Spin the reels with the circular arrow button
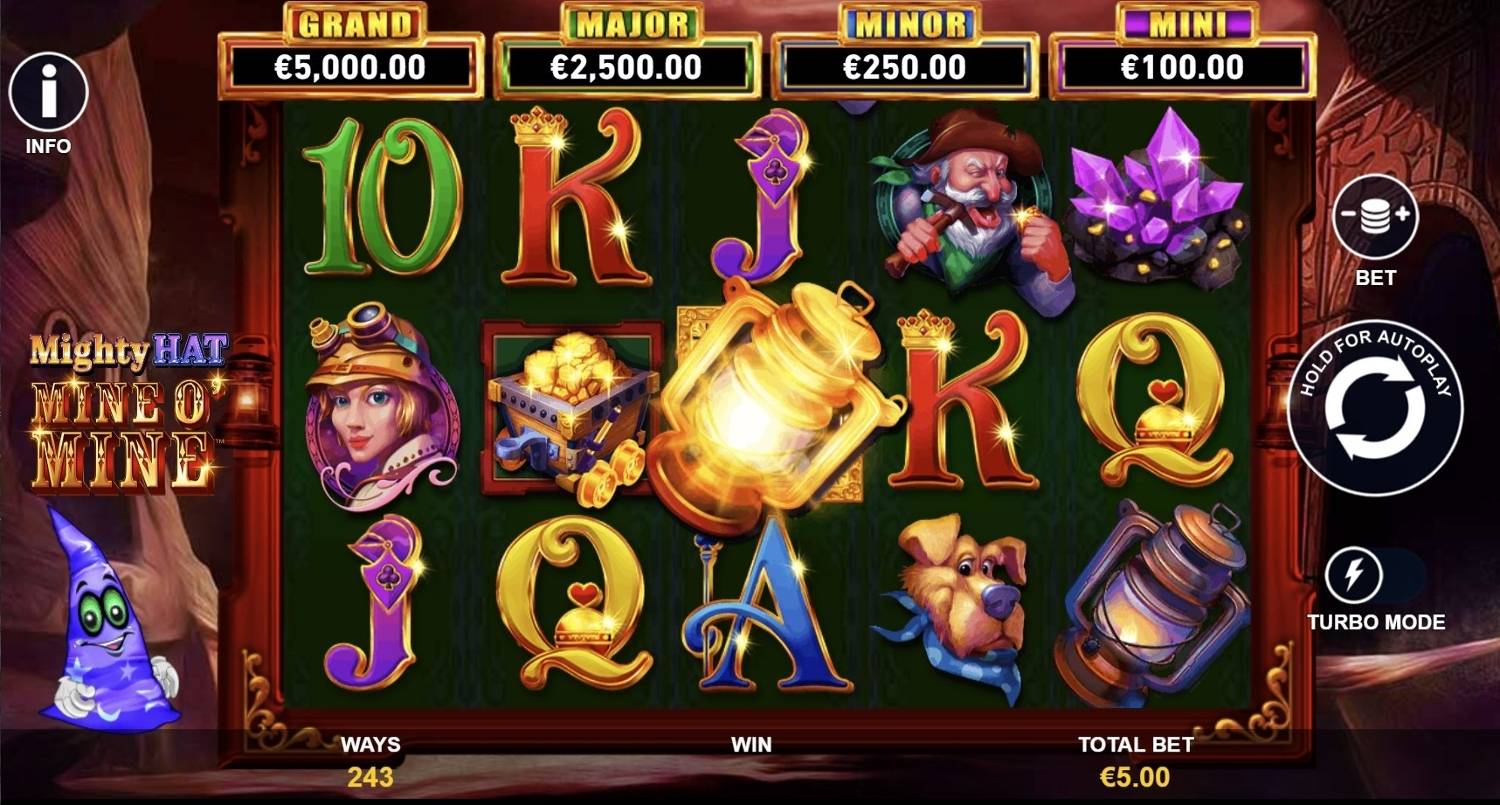The height and width of the screenshot is (805, 1500). coord(1375,408)
